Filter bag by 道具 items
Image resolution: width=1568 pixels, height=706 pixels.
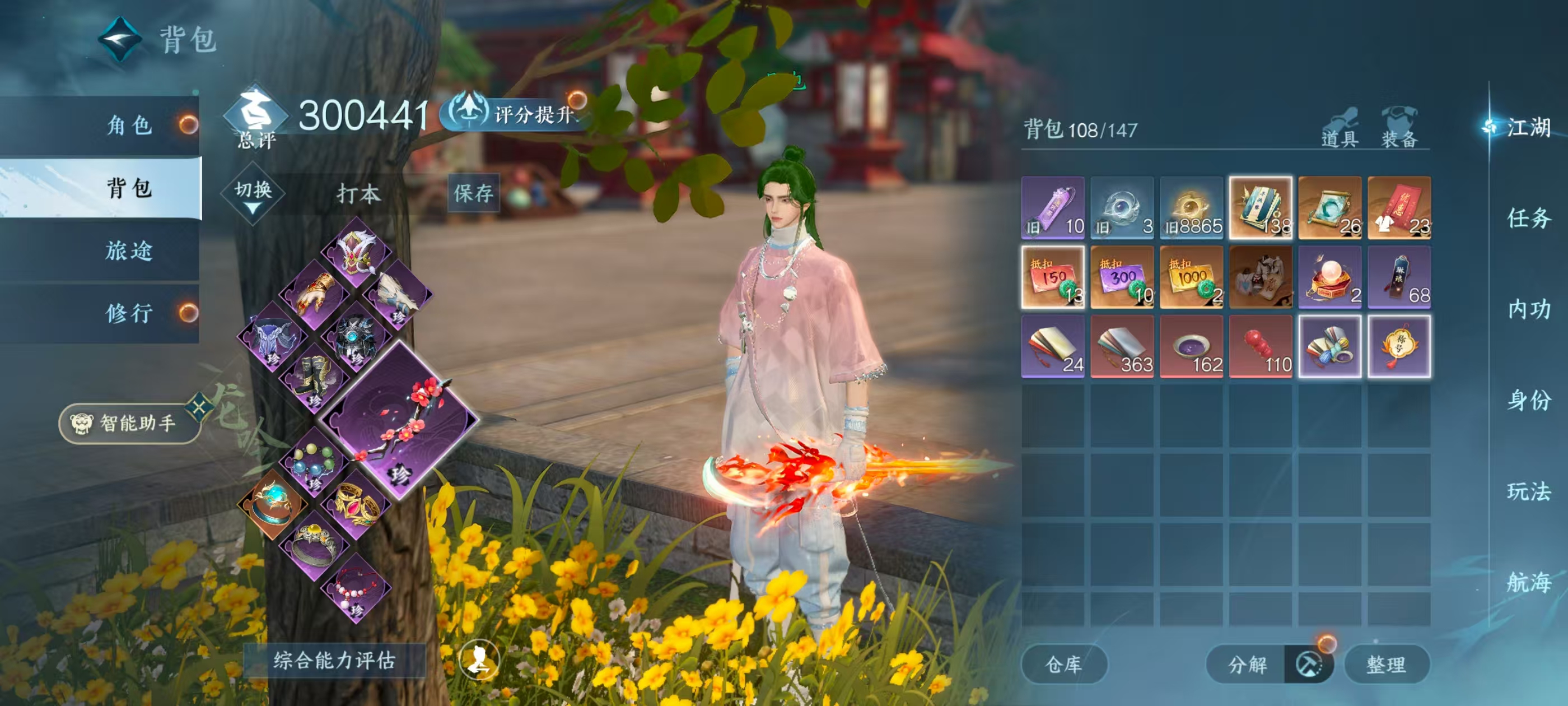pyautogui.click(x=1339, y=129)
